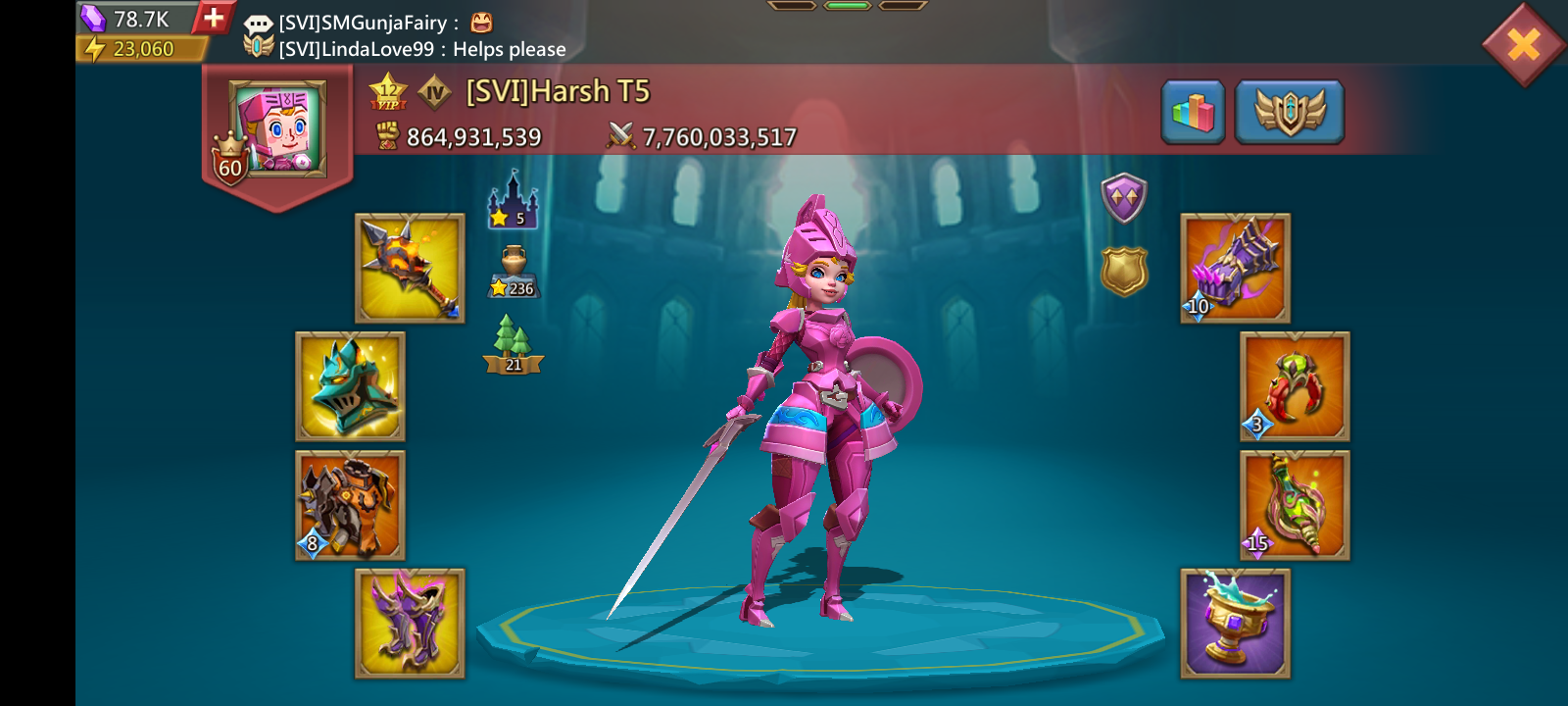Open the colorful bar chart statistics button

click(1193, 113)
